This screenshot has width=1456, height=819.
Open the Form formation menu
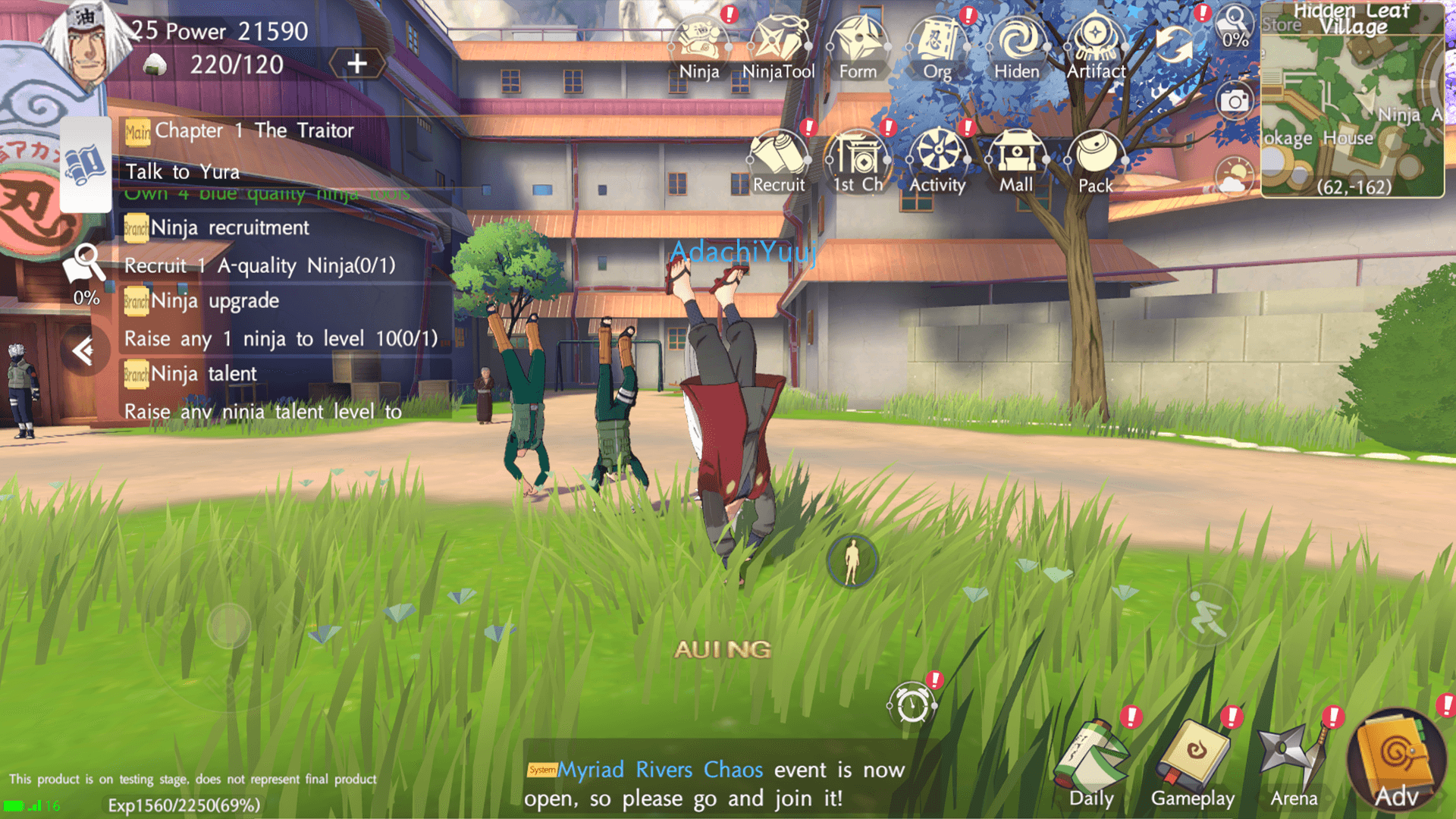(x=858, y=44)
